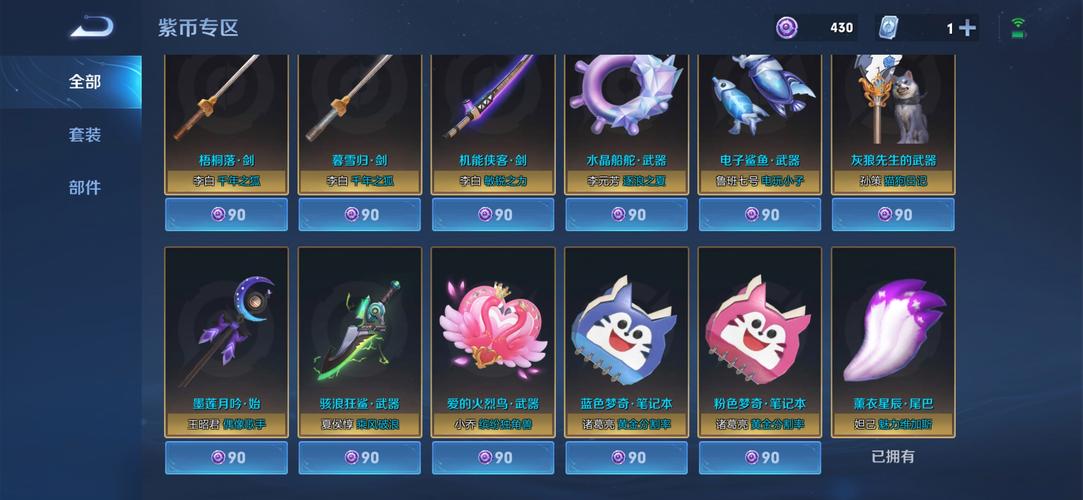Open the 套装 category tab
This screenshot has width=1083, height=500.
[x=84, y=134]
